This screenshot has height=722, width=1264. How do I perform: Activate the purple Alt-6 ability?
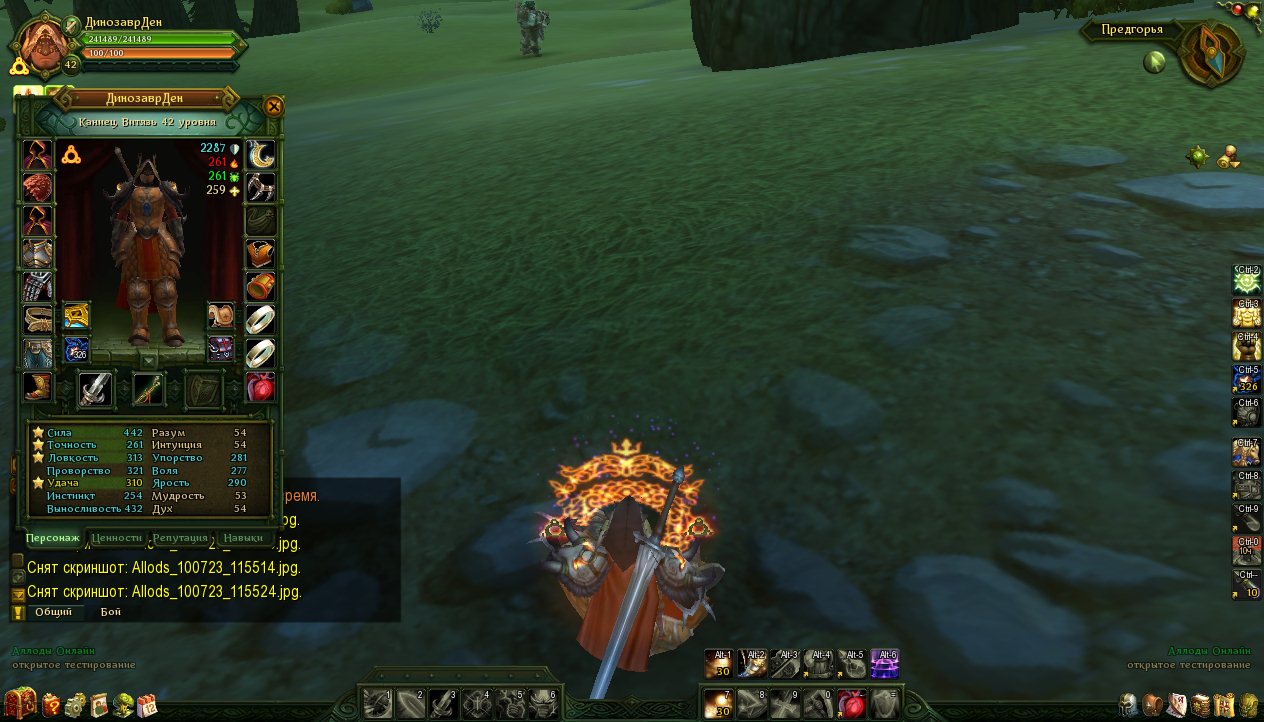point(884,663)
